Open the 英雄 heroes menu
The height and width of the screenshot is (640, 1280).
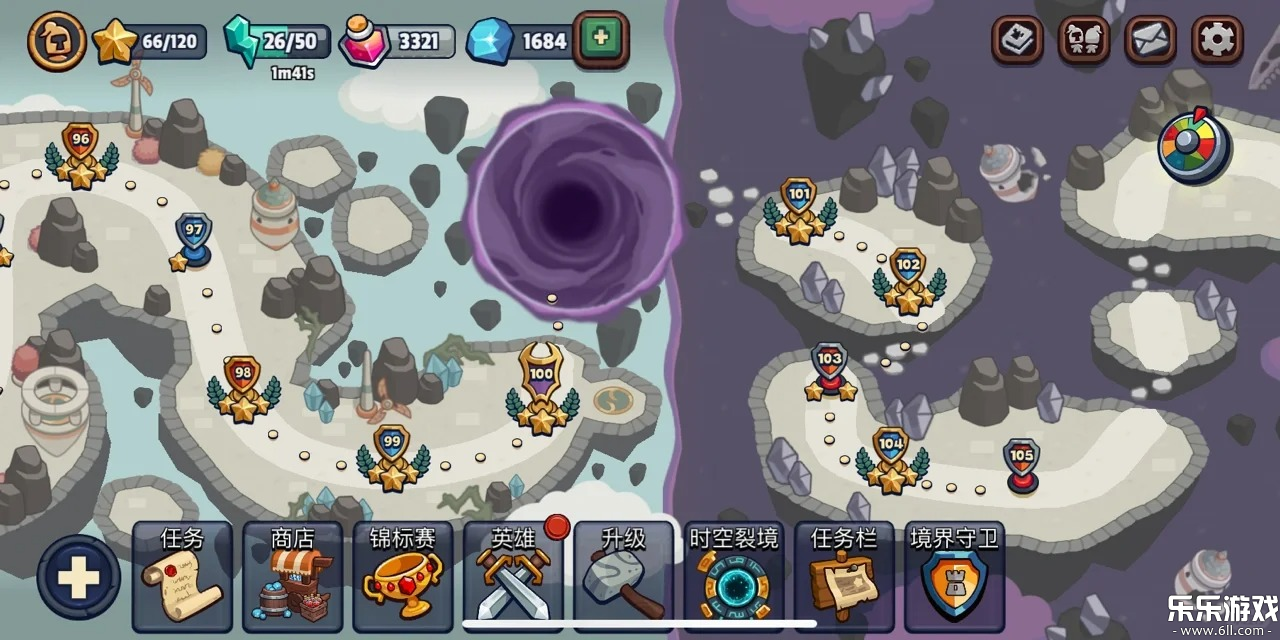513,577
